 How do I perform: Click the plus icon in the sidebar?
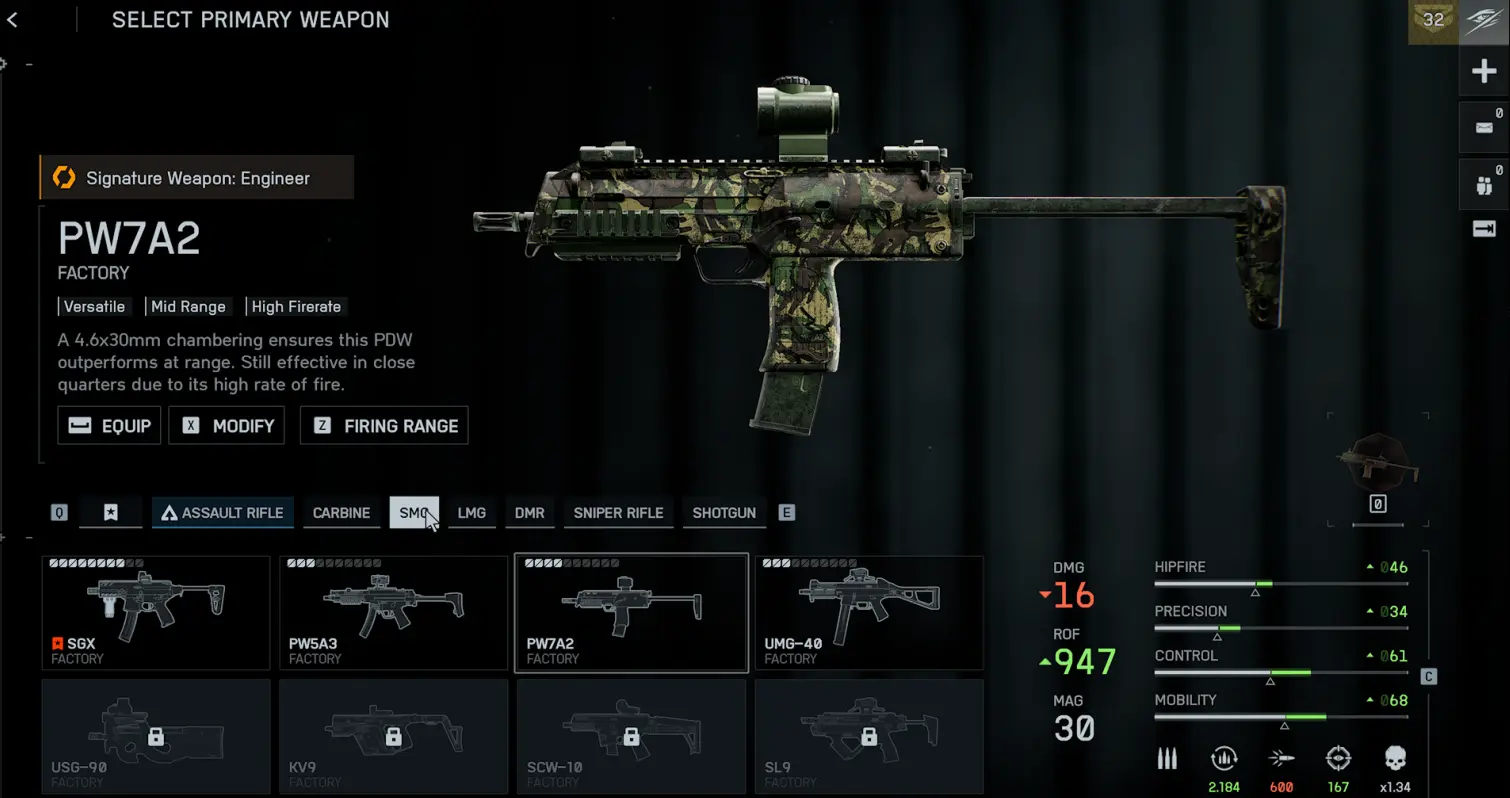[x=1483, y=72]
